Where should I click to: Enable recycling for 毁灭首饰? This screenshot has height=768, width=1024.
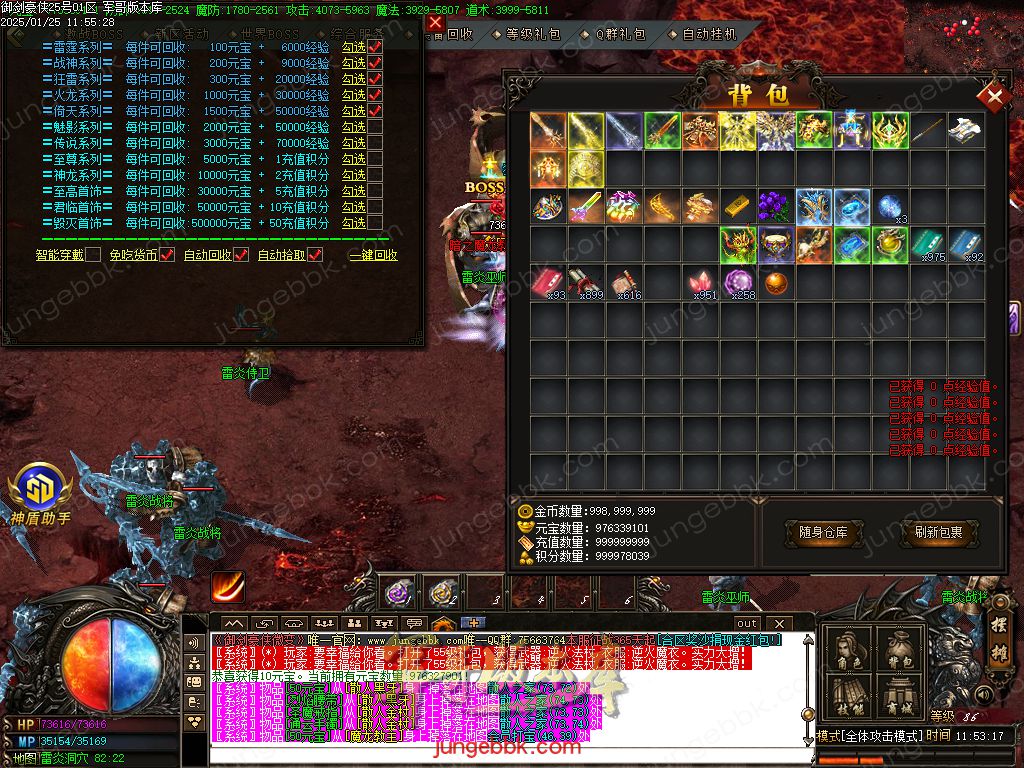click(376, 224)
